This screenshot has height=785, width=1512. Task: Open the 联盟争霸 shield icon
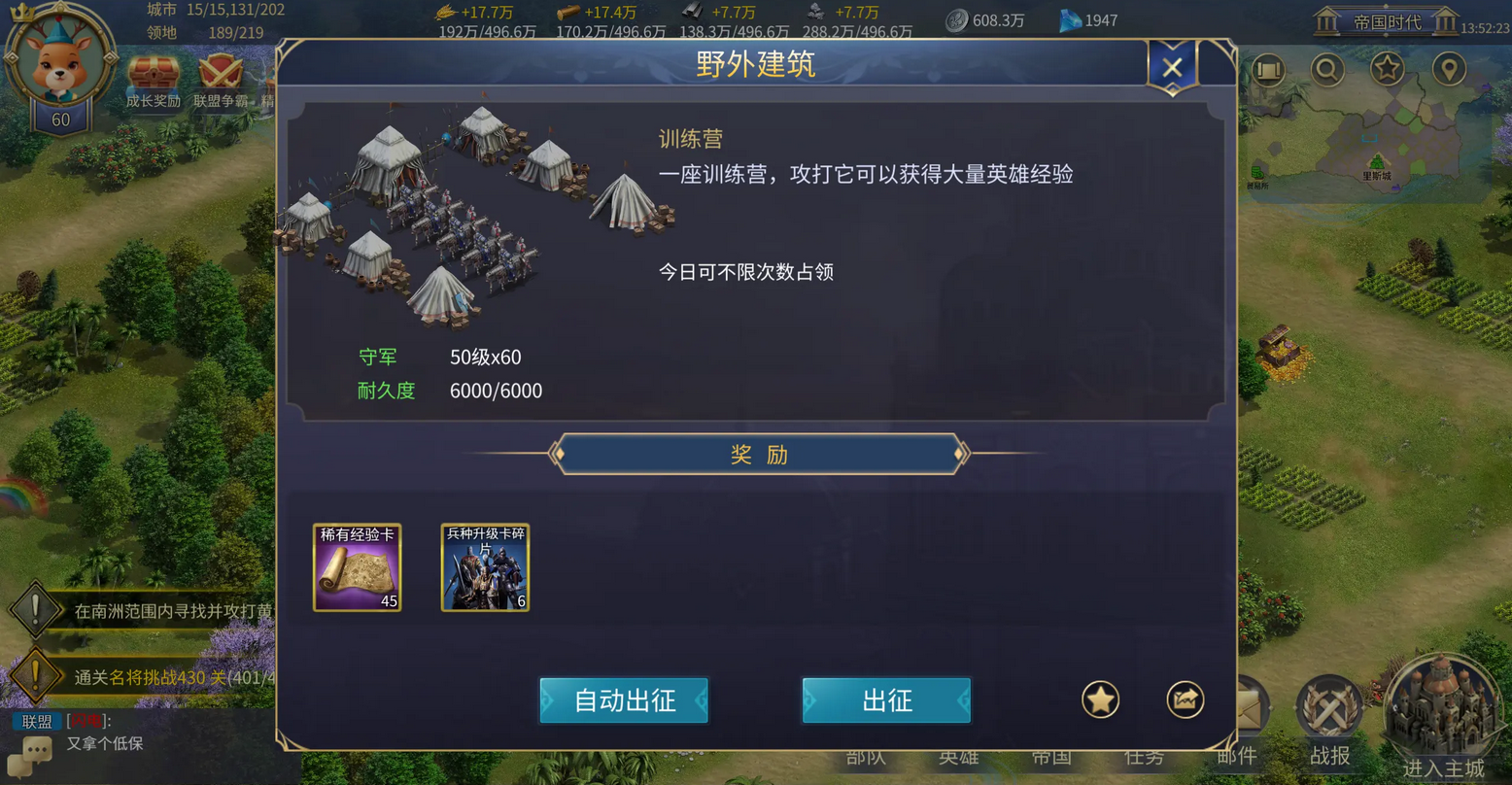click(x=223, y=70)
